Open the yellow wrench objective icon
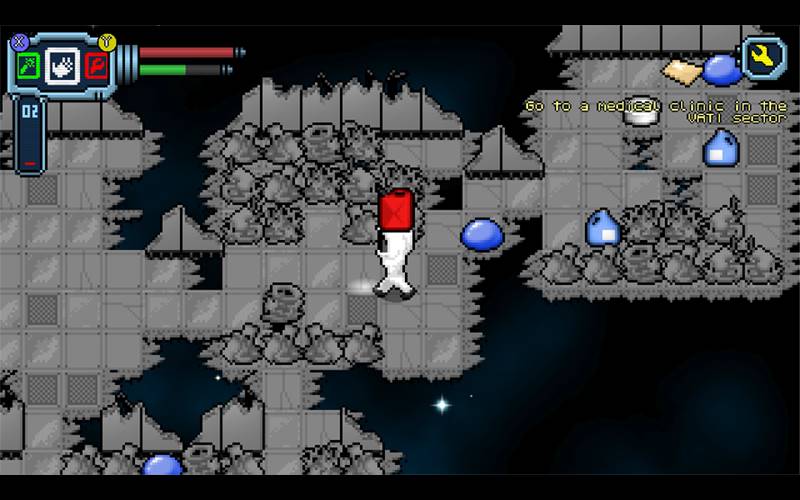 coord(763,58)
